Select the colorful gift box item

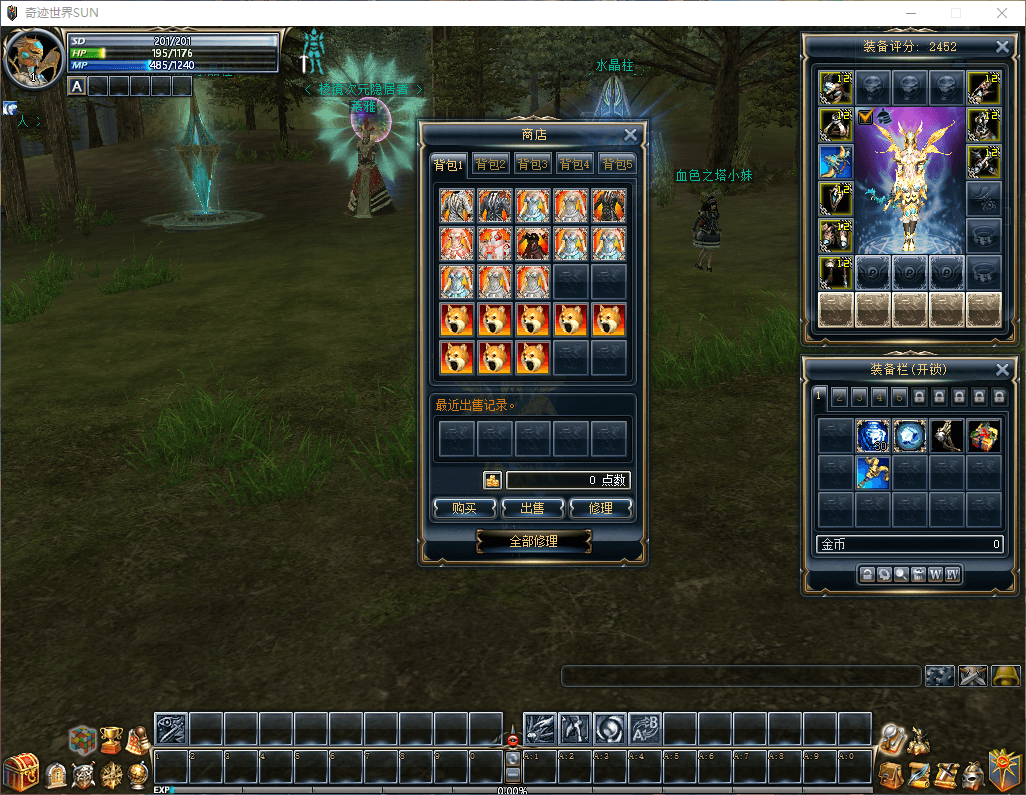coord(983,435)
